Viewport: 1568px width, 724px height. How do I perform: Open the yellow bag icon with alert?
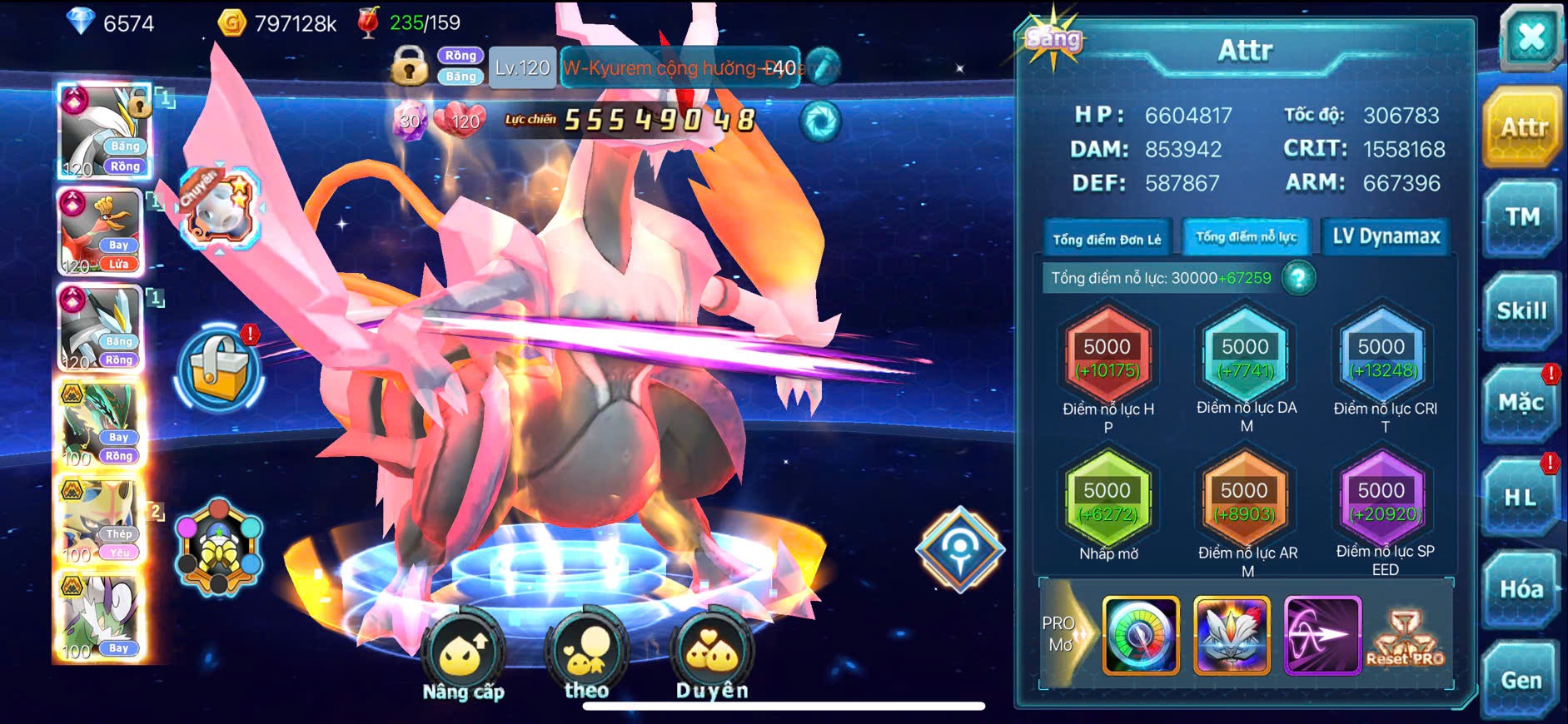tap(219, 370)
